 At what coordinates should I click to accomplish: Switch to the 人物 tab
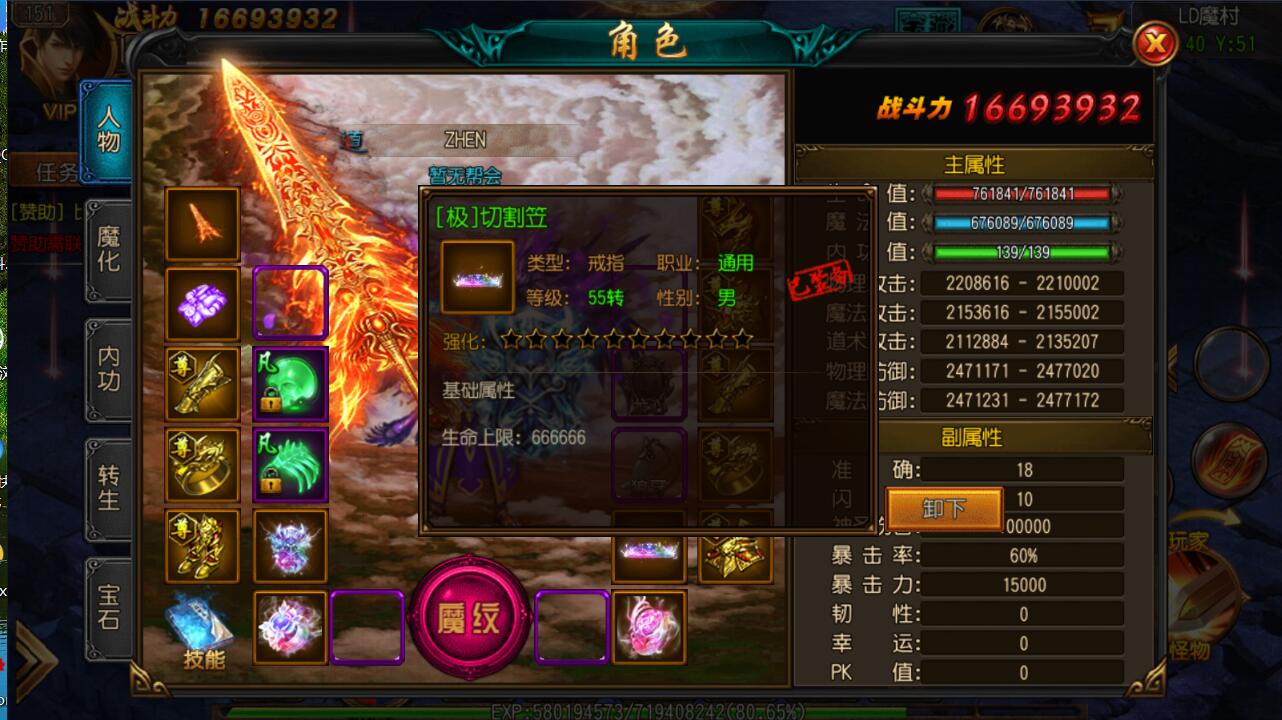point(108,131)
